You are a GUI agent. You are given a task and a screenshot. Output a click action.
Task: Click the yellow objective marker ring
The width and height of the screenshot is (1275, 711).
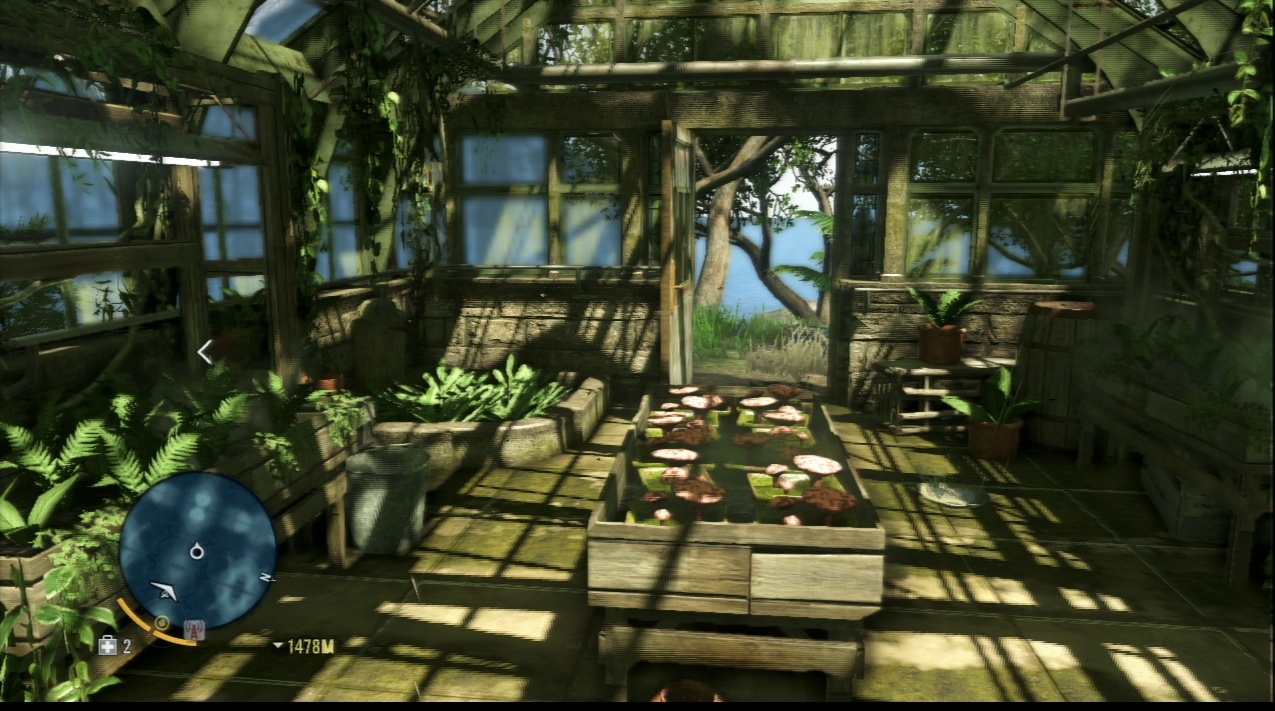point(160,623)
